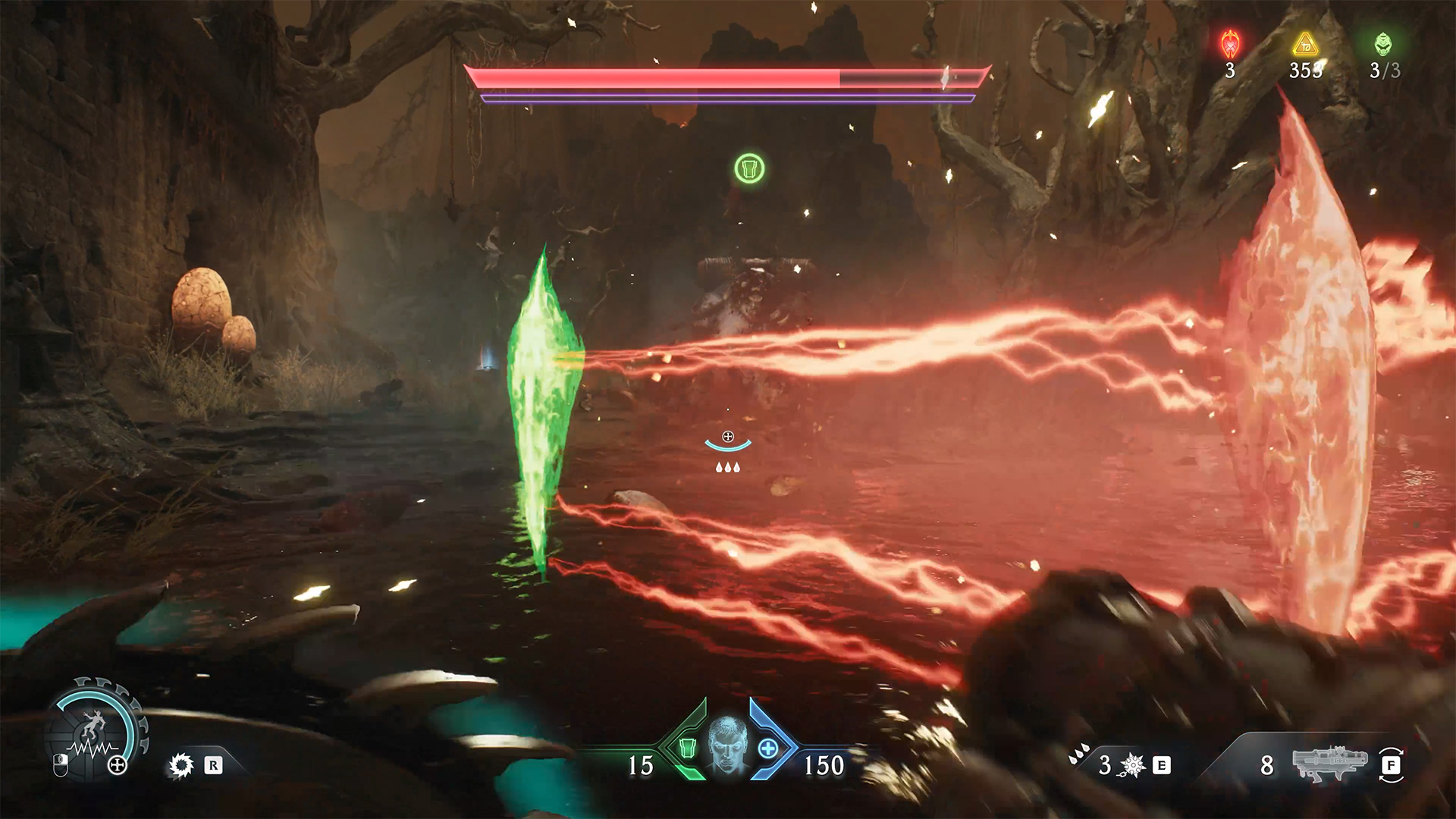Select the rocket launcher weapon icon
Viewport: 1456px width, 819px height.
point(1329,764)
